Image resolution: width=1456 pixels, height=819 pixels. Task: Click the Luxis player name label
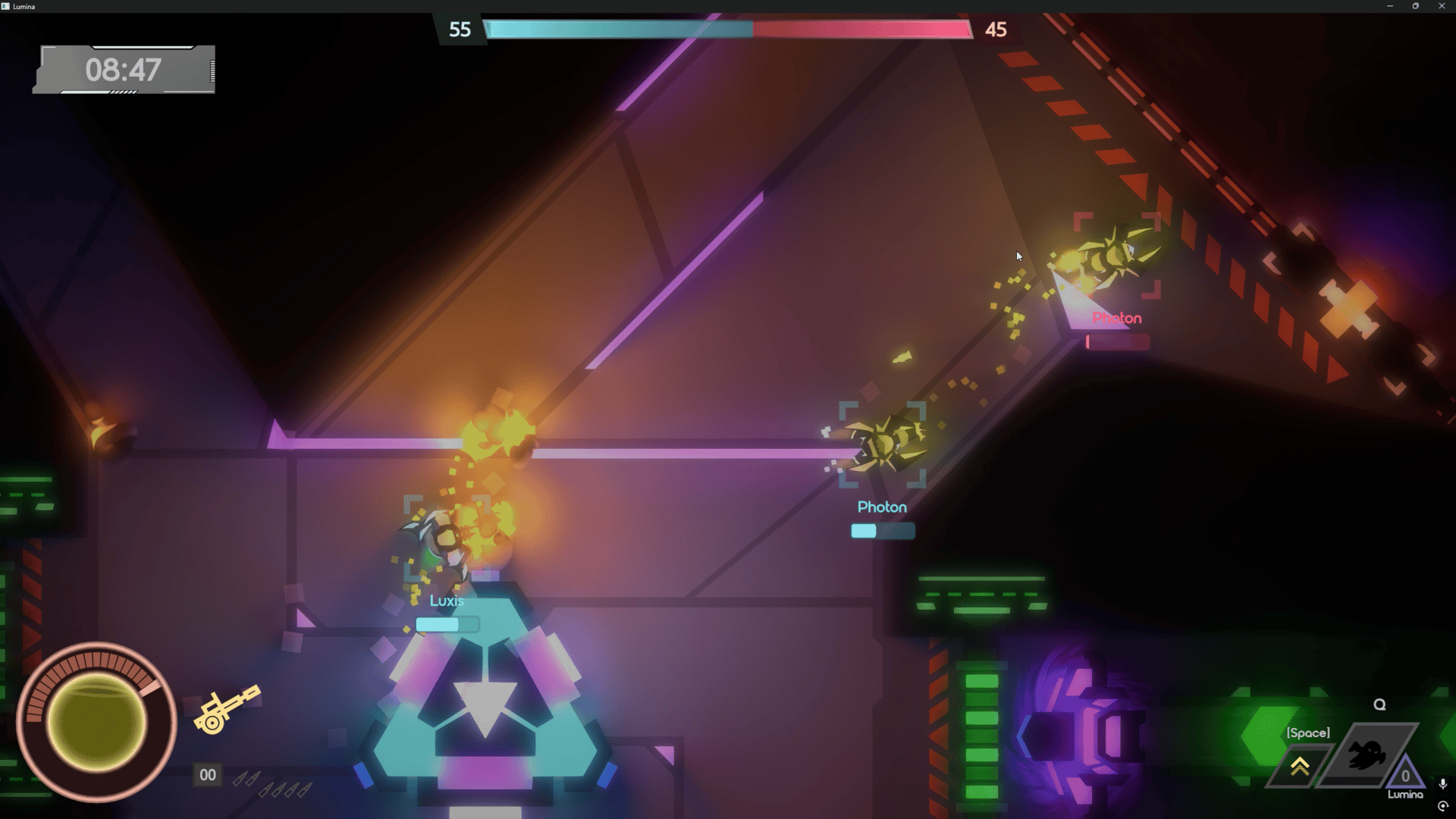447,600
